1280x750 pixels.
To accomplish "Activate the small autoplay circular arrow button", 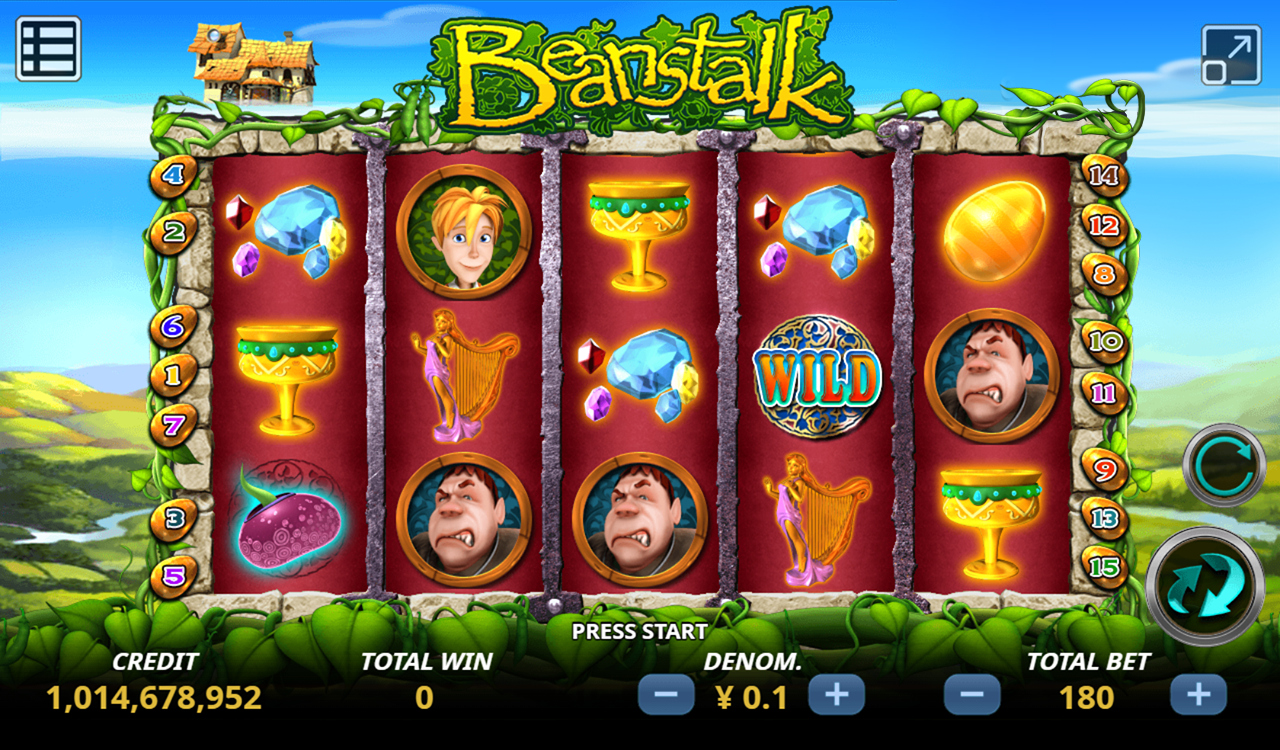I will point(1224,466).
